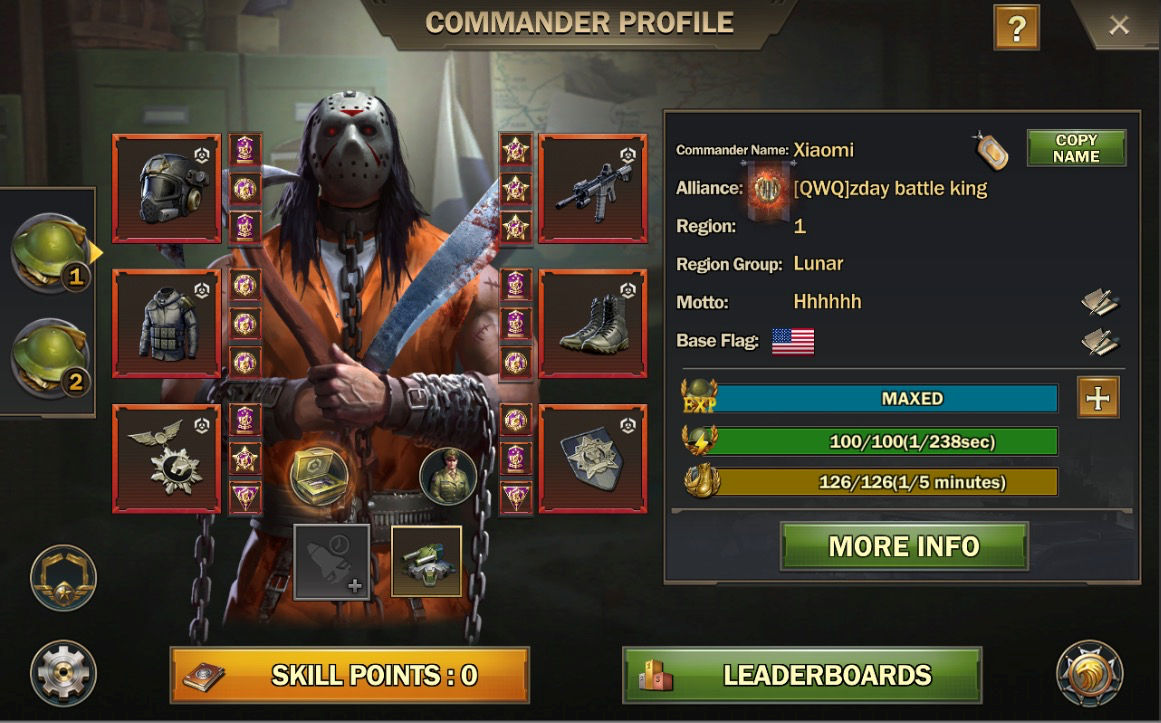Select the winged medal accessory slot
The width and height of the screenshot is (1161, 723).
[x=167, y=458]
